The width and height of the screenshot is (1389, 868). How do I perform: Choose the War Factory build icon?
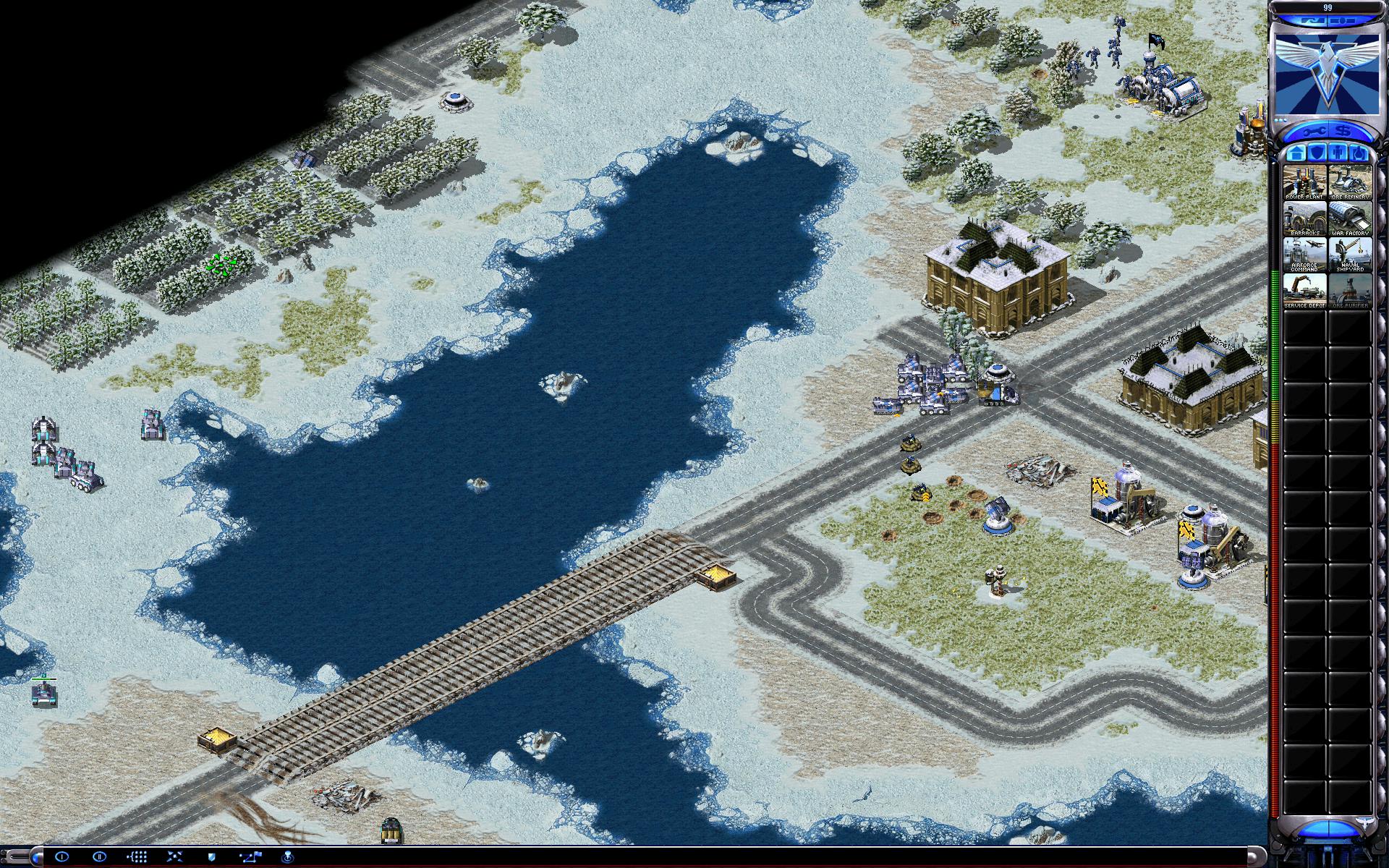pos(1350,218)
